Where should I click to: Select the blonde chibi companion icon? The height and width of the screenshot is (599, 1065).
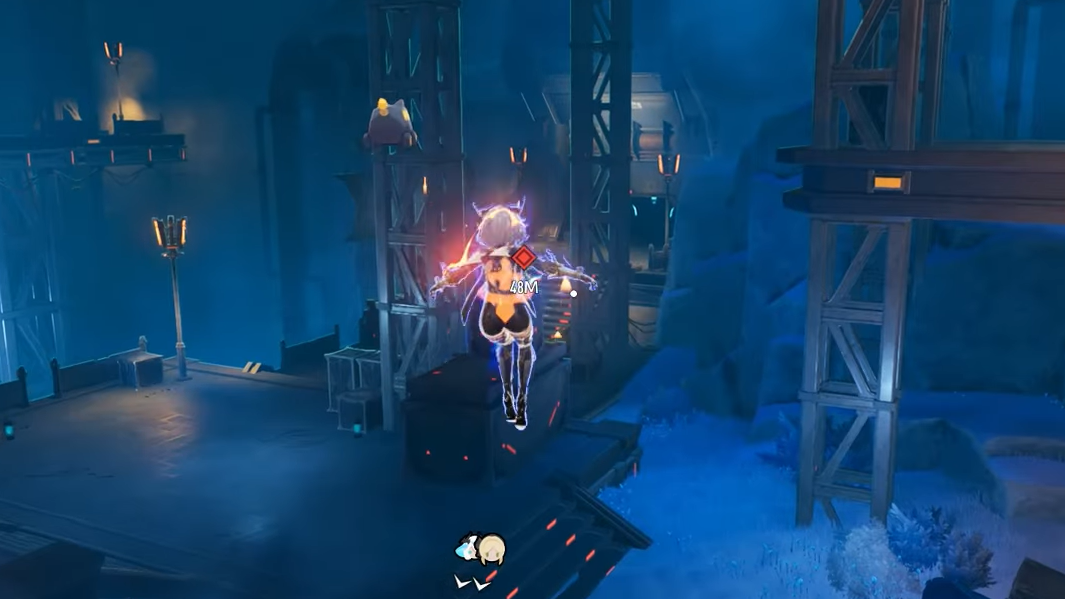490,549
